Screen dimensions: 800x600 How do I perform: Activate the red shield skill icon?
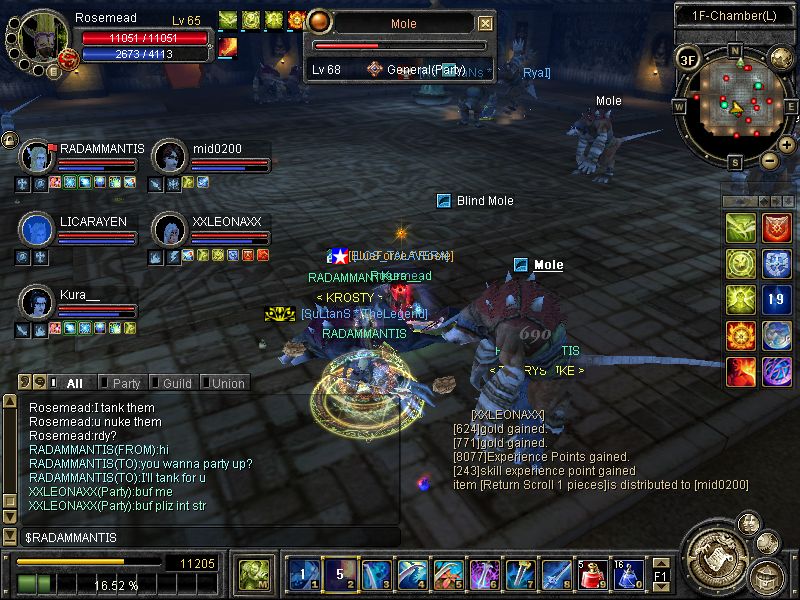click(x=777, y=228)
